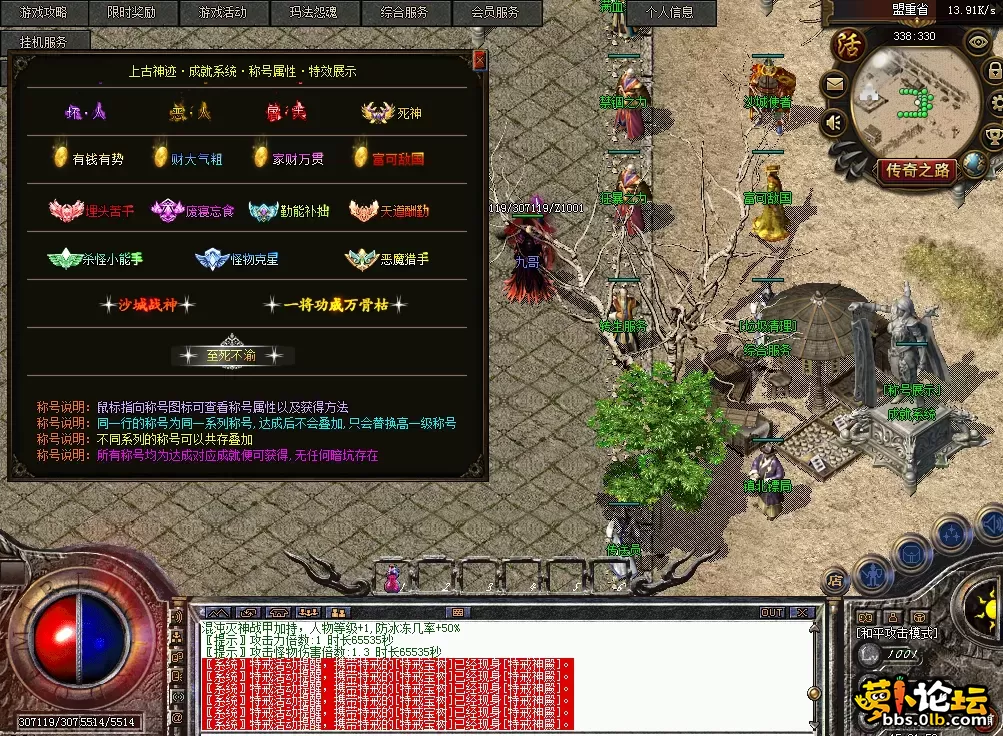Open the 游戏攻略 menu
Viewport: 1003px width, 736px height.
(x=44, y=13)
